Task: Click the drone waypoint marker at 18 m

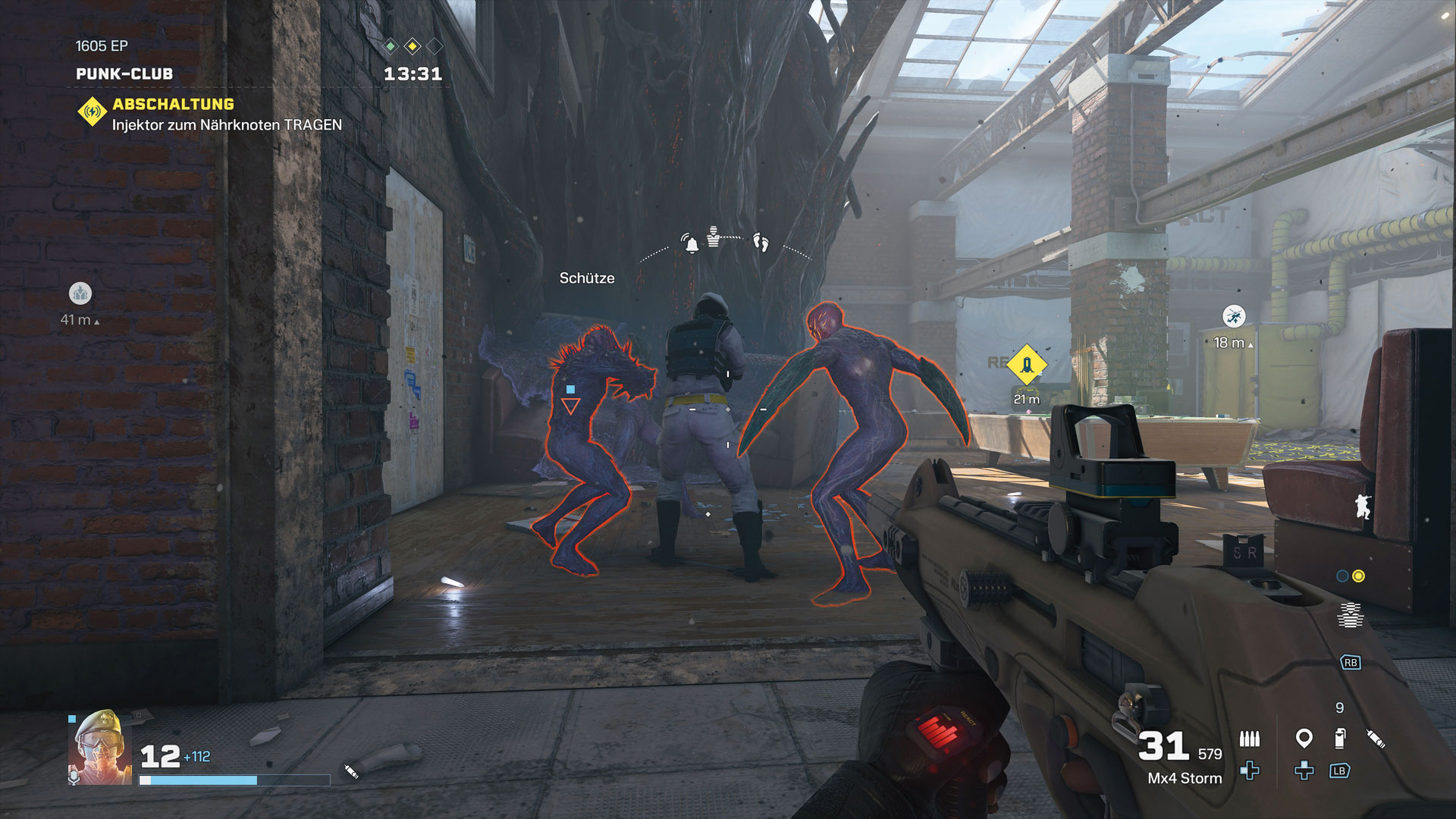Action: coord(1234,316)
